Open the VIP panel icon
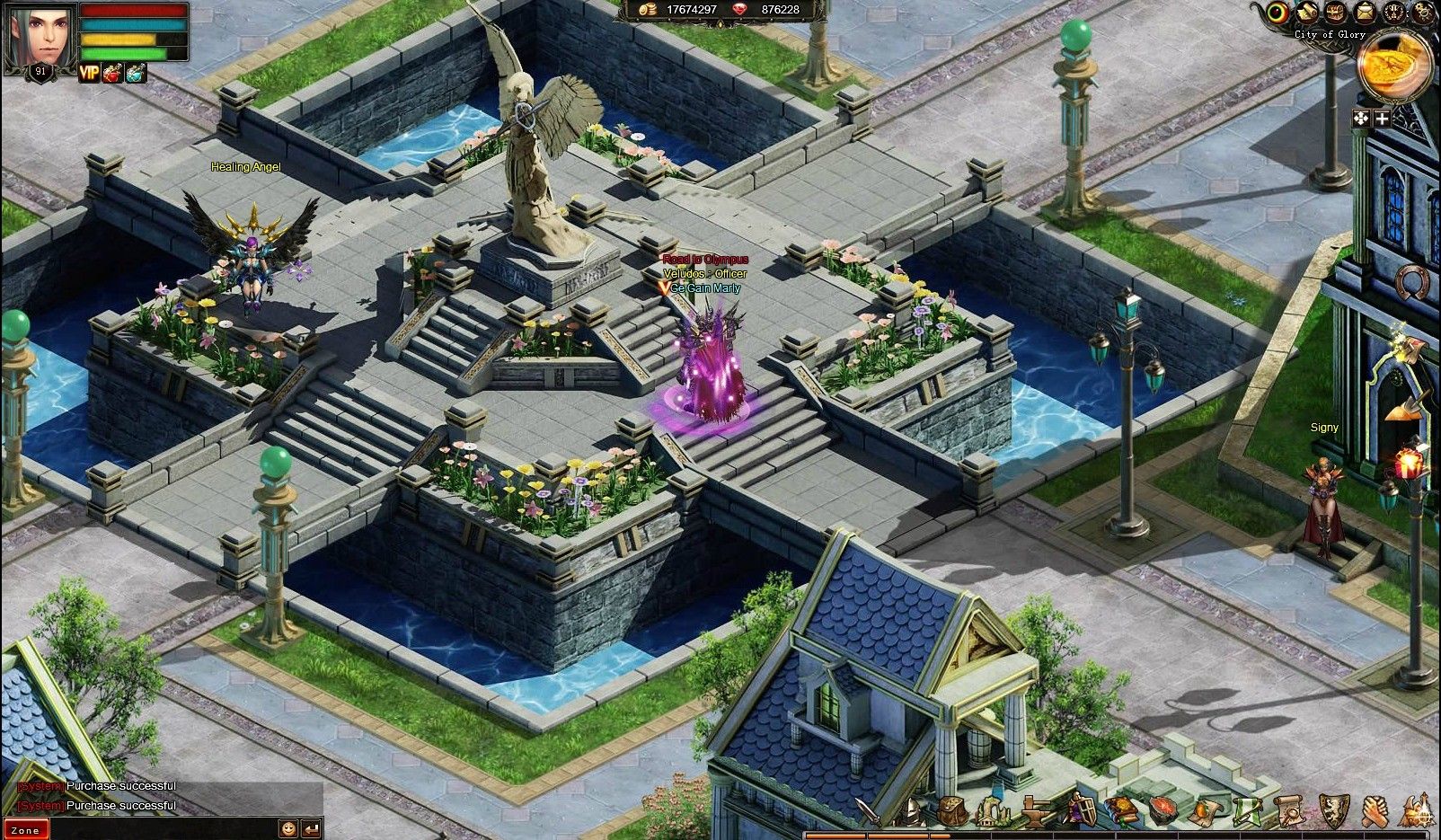Viewport: 1441px width, 840px height. [89, 73]
